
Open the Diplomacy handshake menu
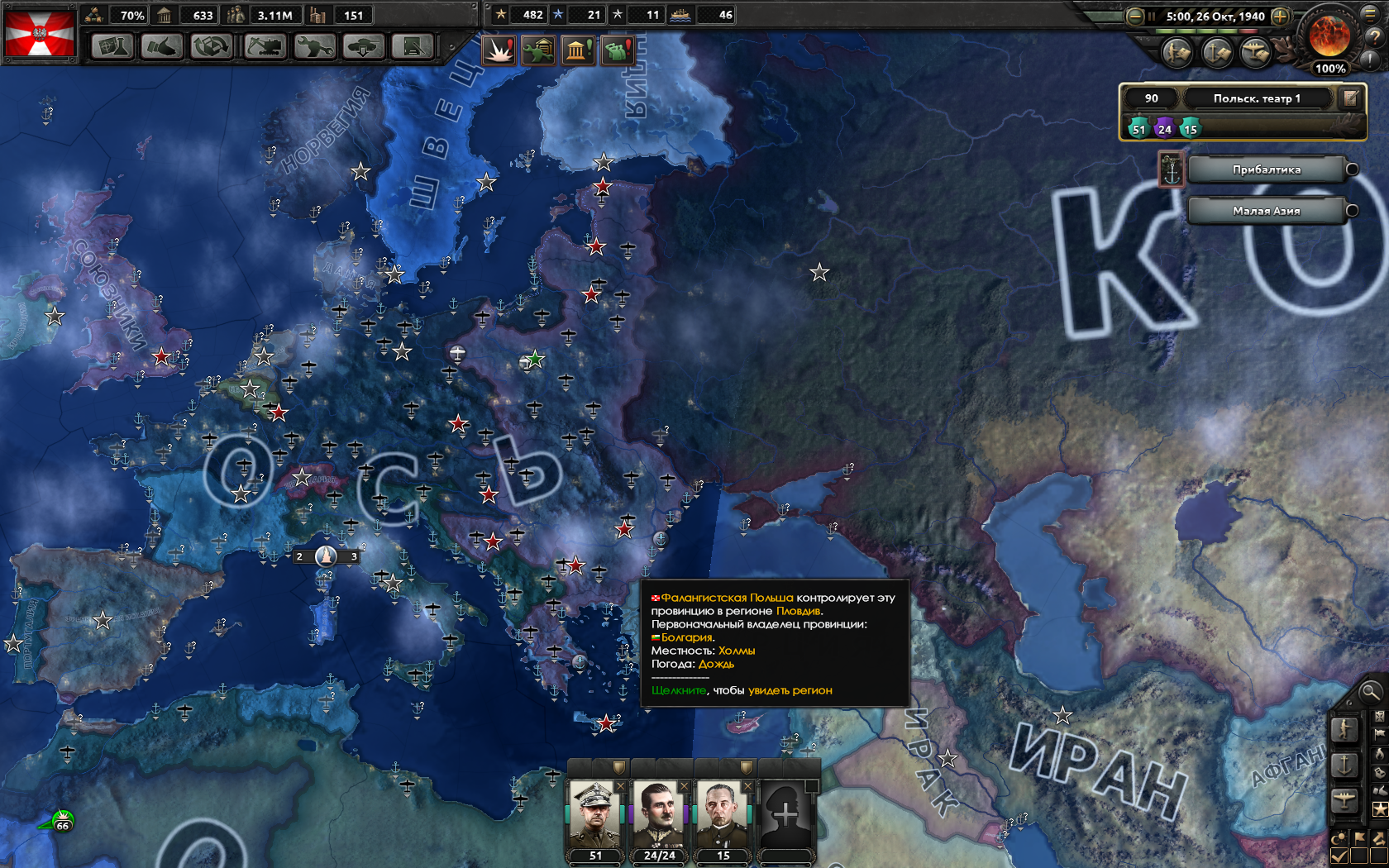160,46
